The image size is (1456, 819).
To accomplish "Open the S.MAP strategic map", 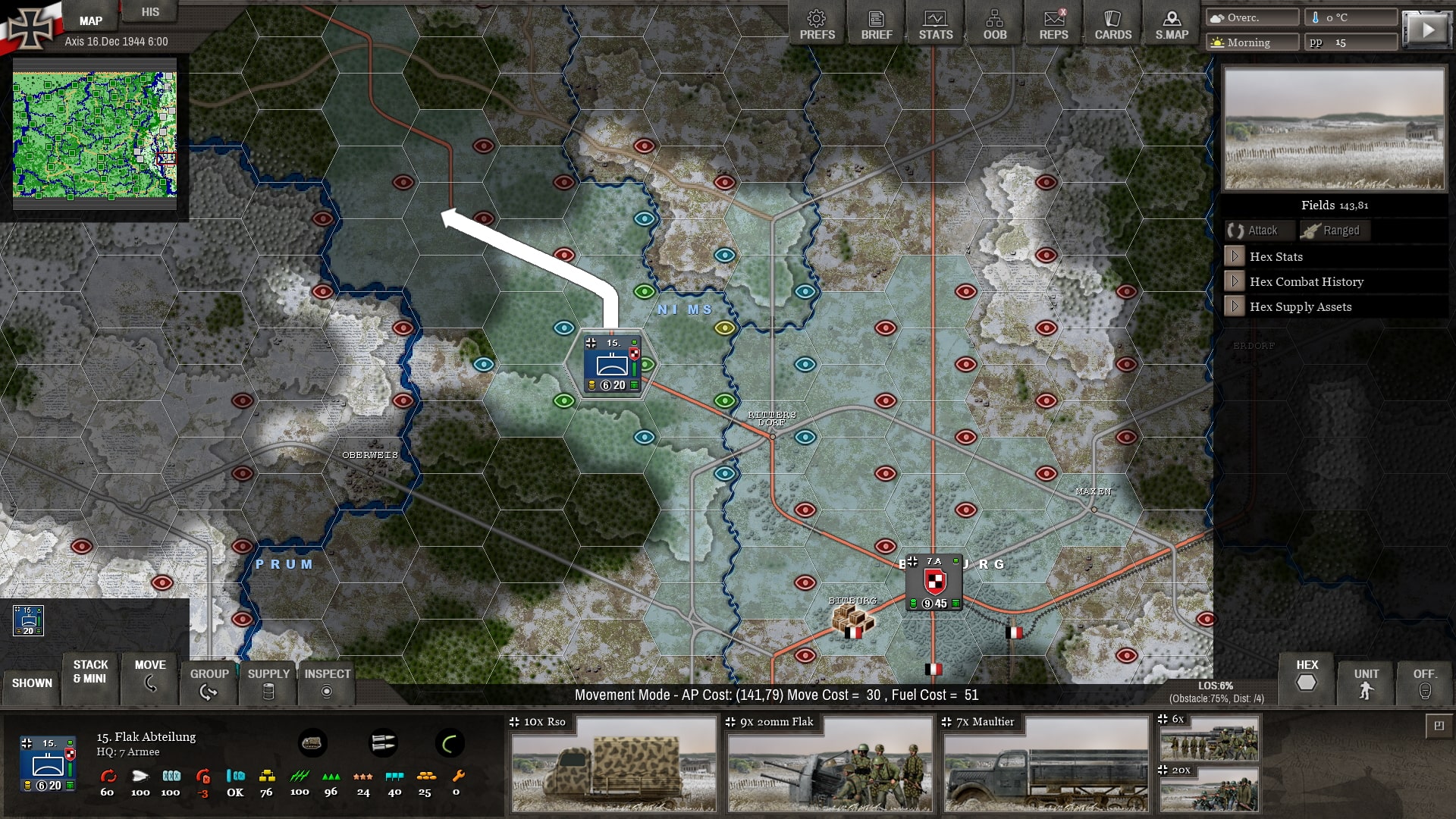I will [1172, 25].
